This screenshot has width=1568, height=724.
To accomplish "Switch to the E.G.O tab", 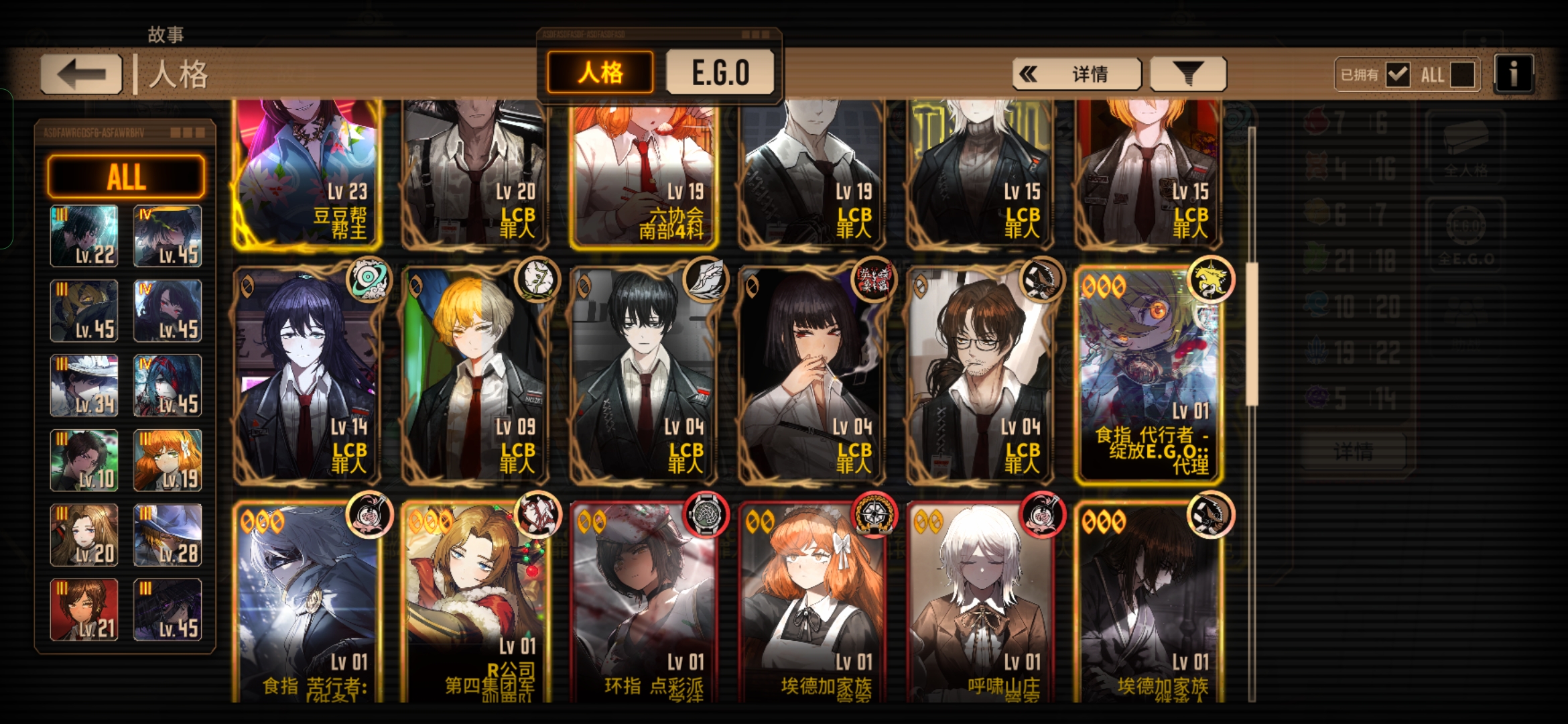I will pyautogui.click(x=720, y=72).
